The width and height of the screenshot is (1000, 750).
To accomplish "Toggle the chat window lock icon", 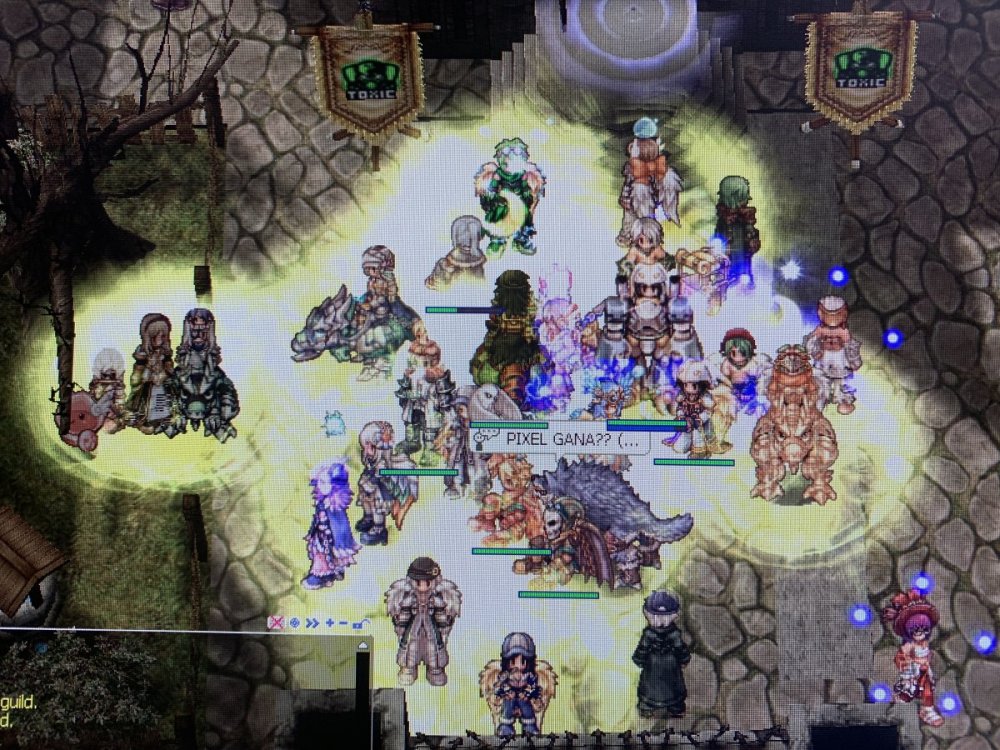I will click(358, 622).
